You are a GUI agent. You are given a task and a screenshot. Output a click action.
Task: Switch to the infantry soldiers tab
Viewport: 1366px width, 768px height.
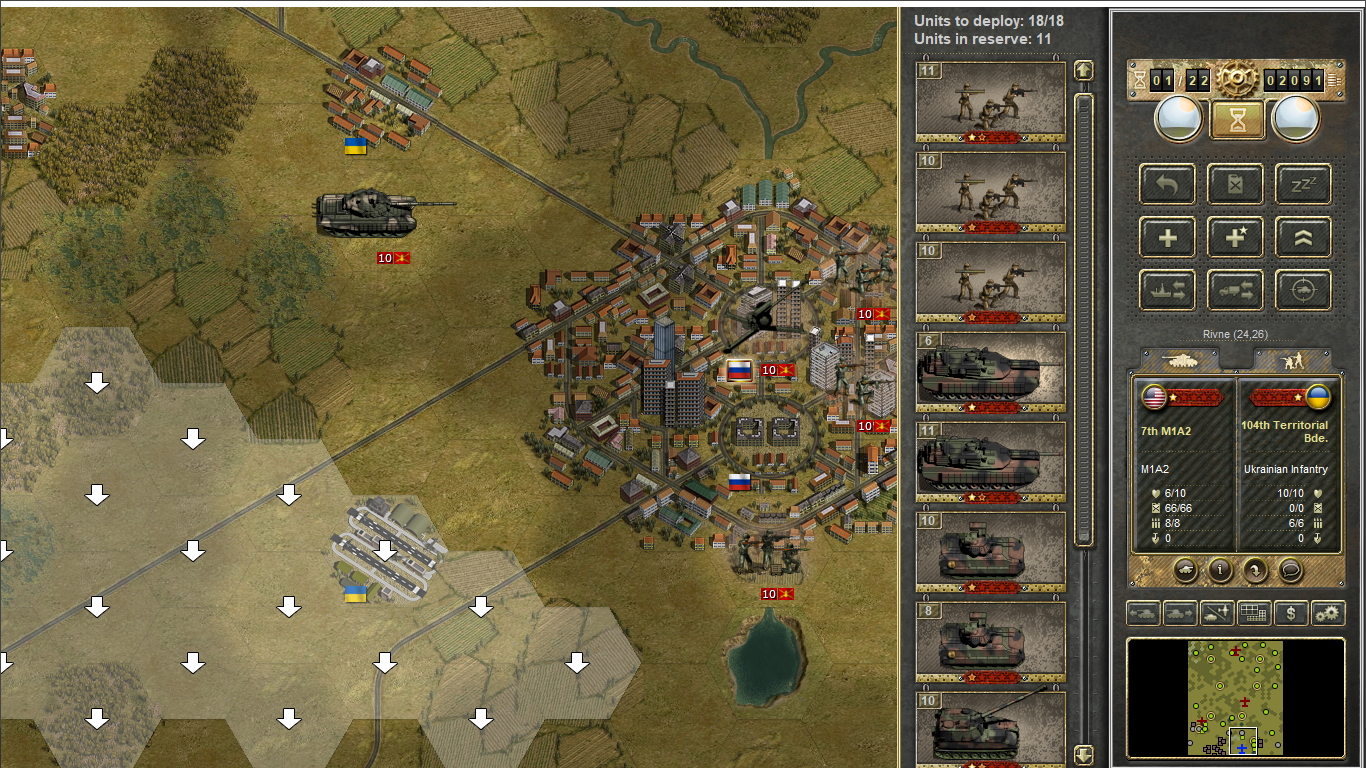coord(1291,361)
